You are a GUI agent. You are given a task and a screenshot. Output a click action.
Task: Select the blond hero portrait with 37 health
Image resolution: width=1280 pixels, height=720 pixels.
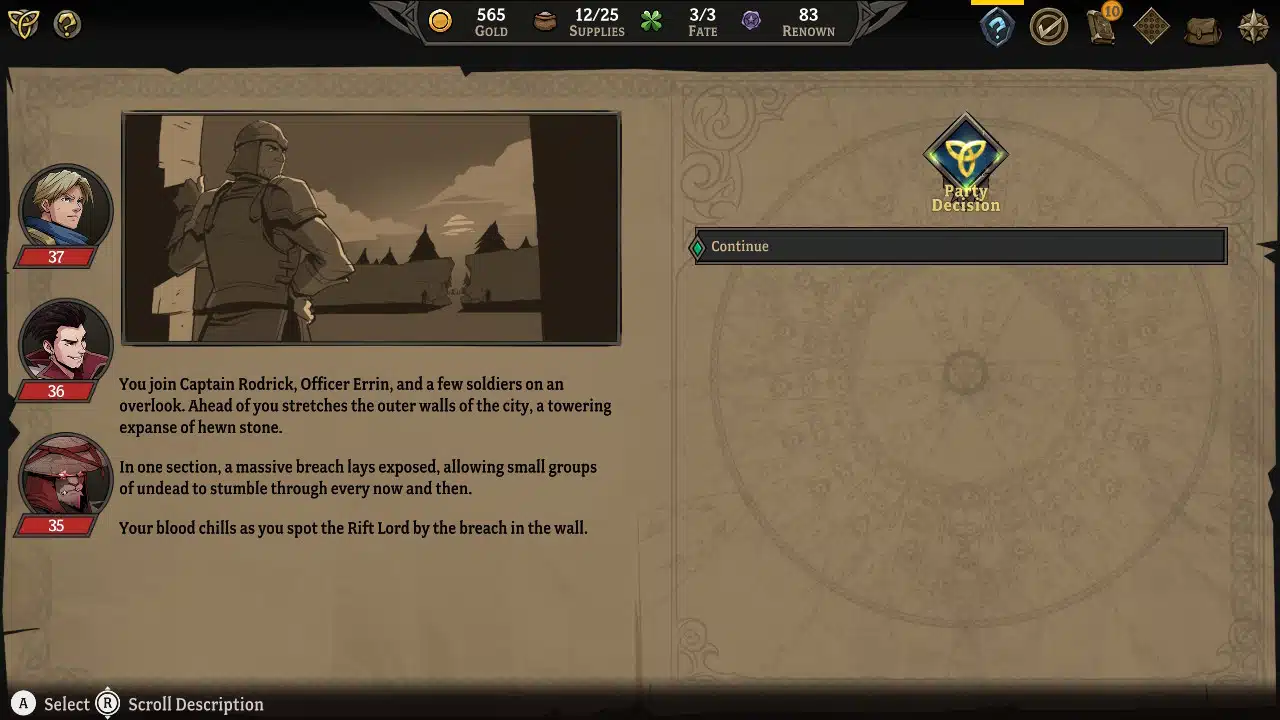[x=65, y=208]
